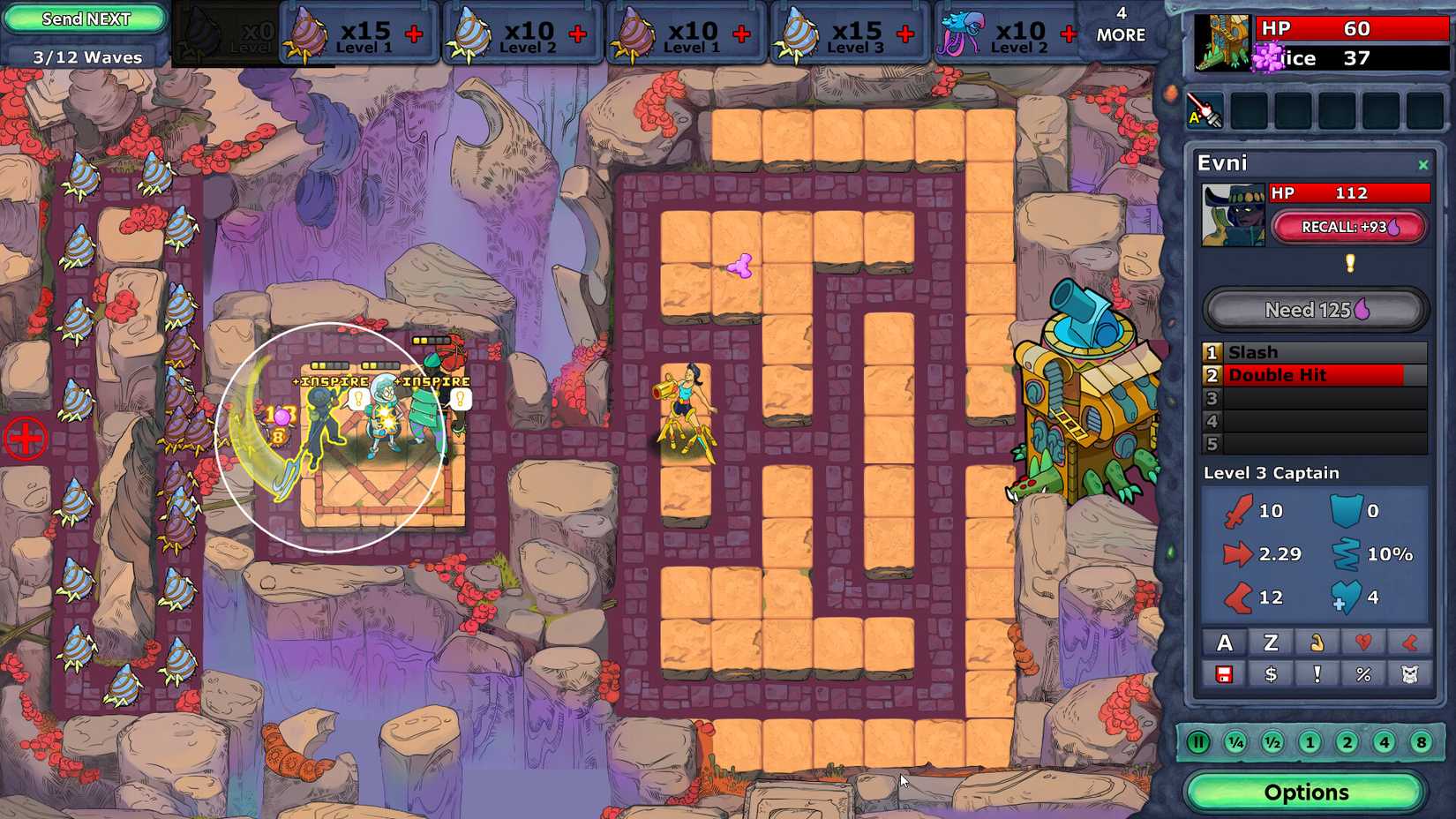The width and height of the screenshot is (1456, 819).
Task: Enable 8x game speed
Action: coord(1421,742)
